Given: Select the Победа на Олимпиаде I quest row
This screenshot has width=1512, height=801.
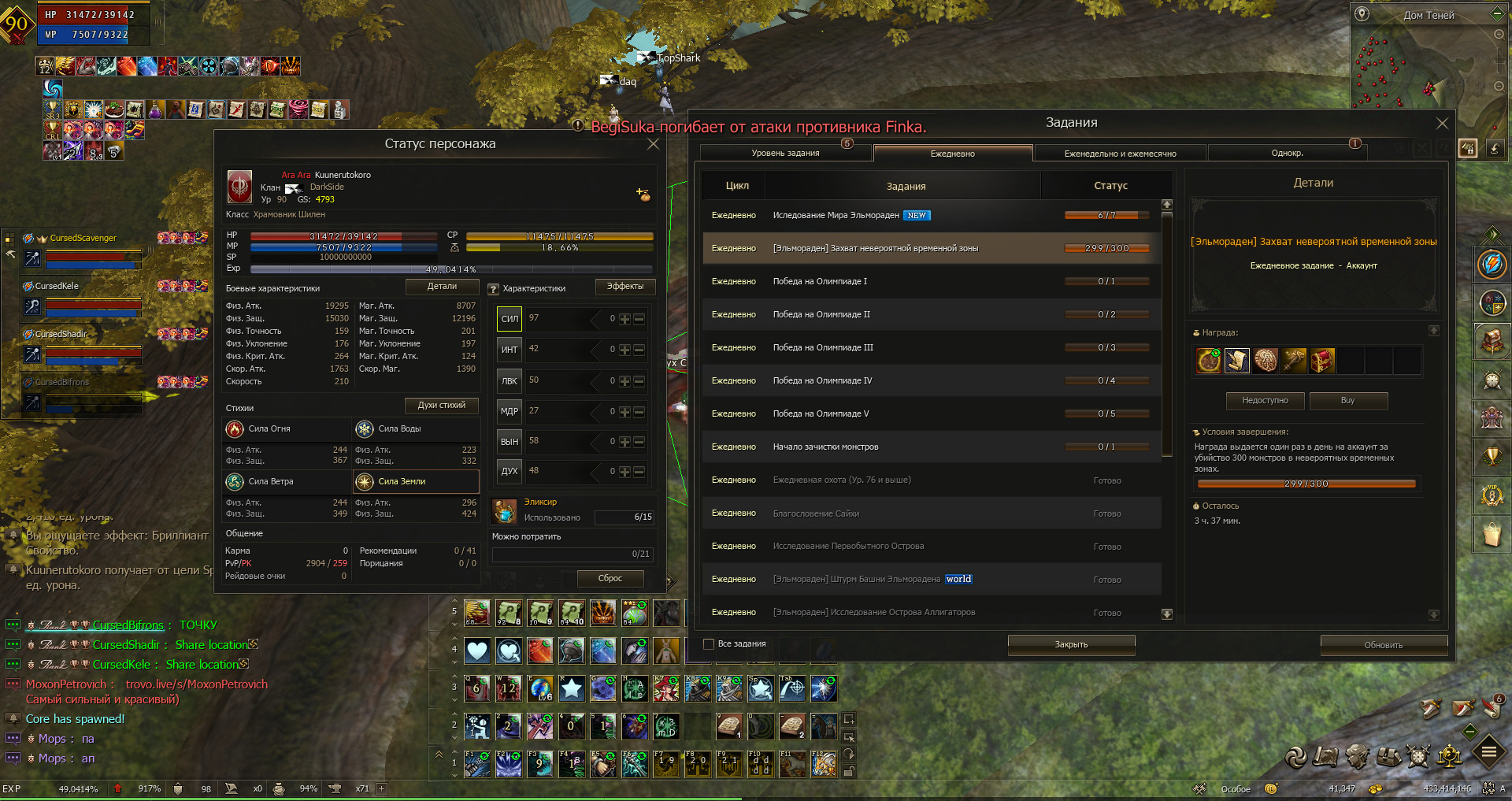Looking at the screenshot, I should (x=929, y=281).
